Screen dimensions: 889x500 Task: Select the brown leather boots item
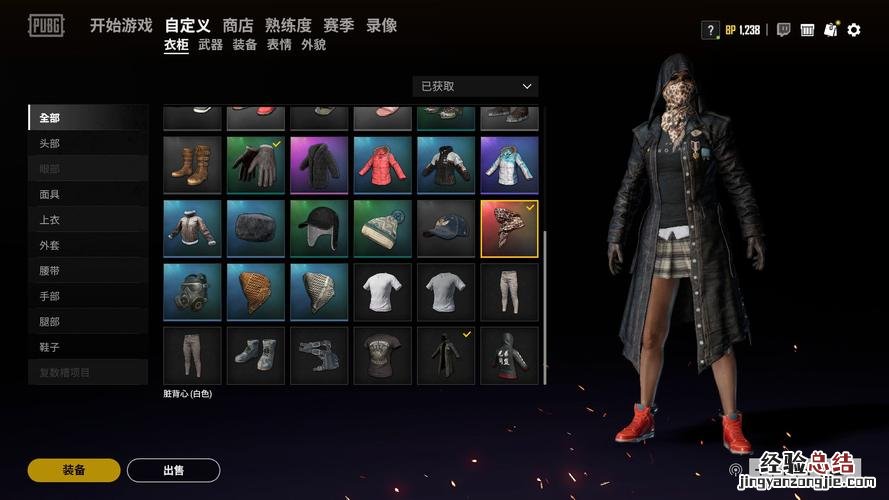(192, 165)
